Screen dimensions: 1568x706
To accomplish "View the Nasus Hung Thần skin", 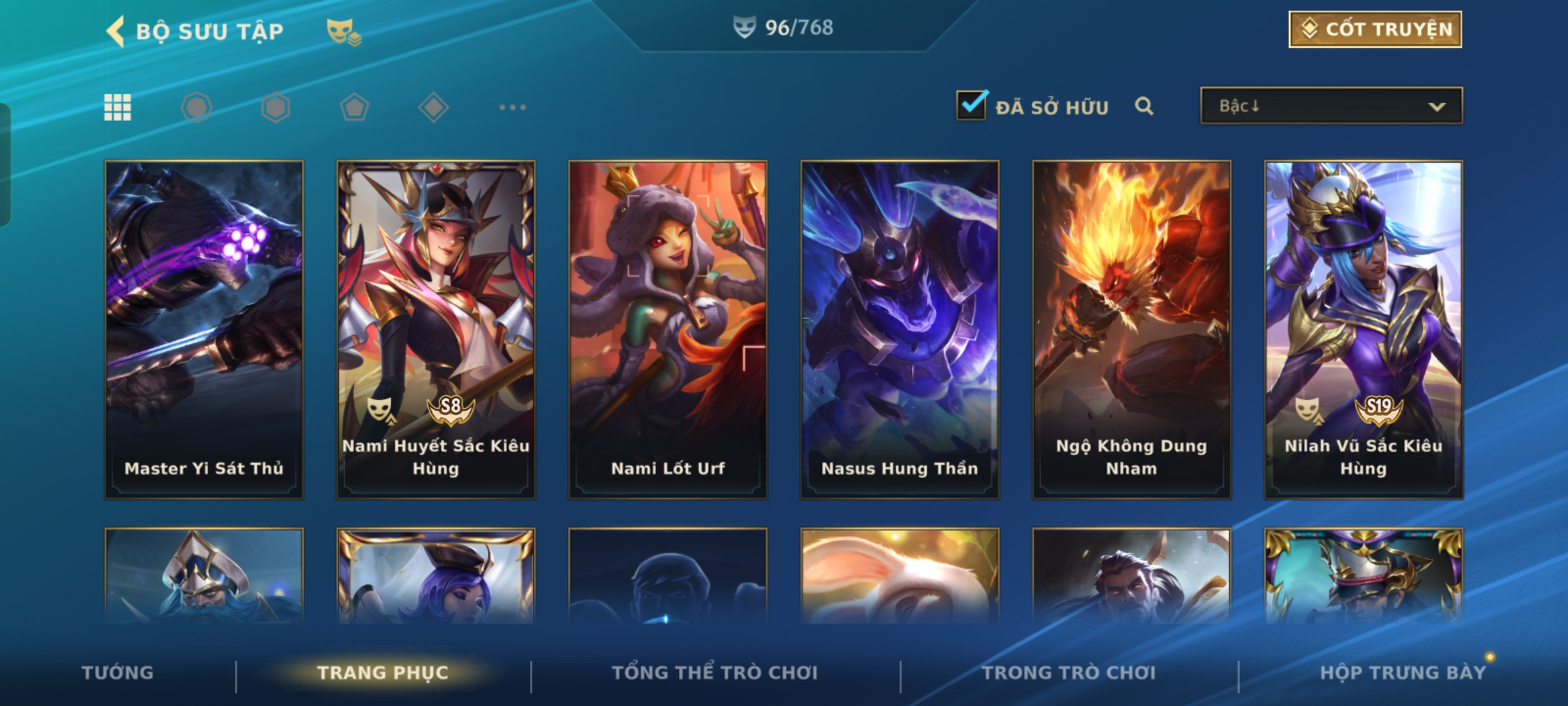I will (x=900, y=329).
